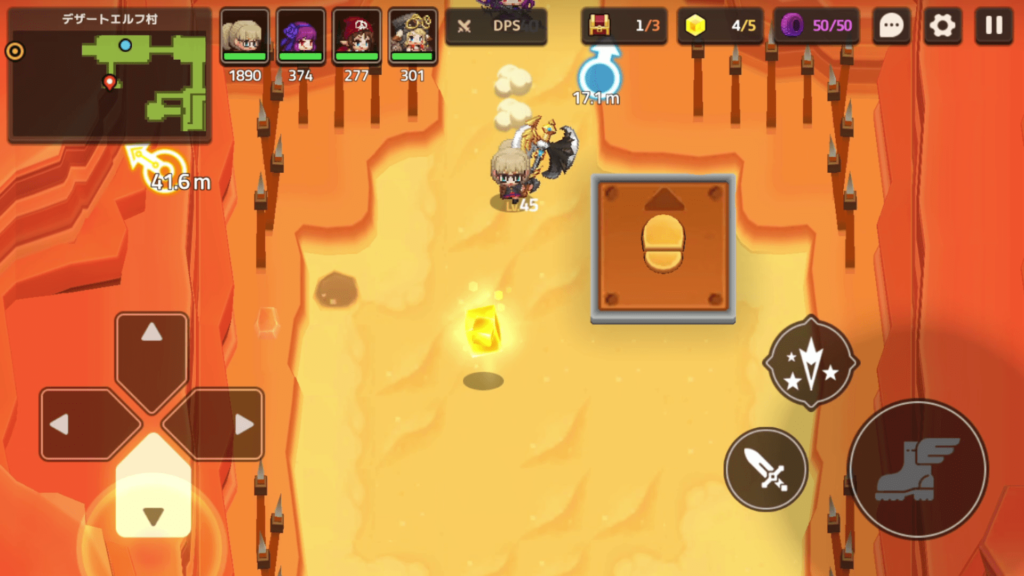Attack with the sword button

(x=765, y=469)
